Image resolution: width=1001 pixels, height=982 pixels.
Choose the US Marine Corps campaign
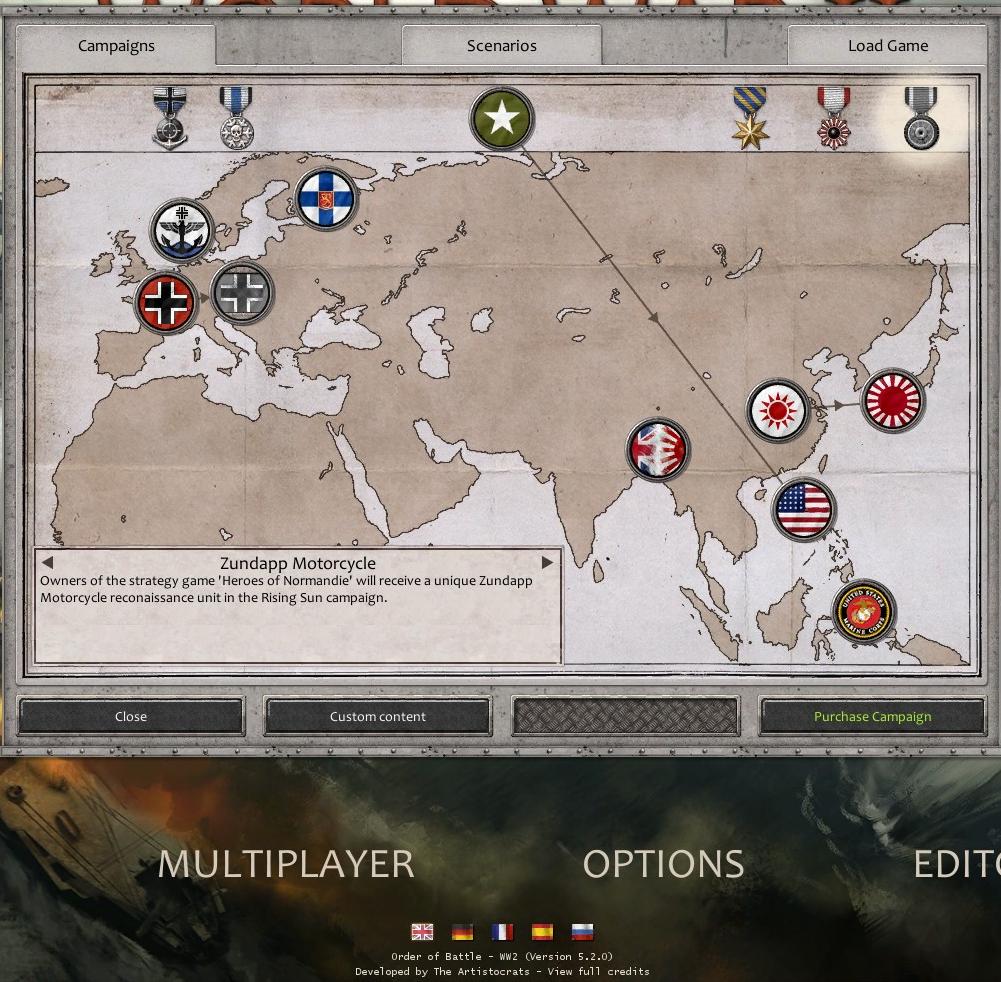point(864,611)
